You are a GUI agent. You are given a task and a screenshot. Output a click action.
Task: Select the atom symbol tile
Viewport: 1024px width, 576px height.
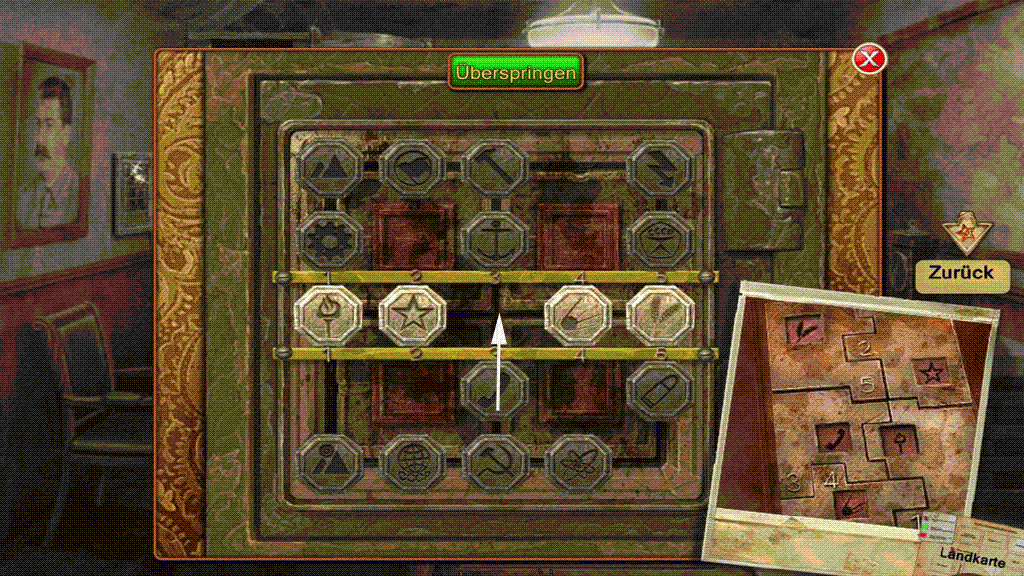[x=579, y=458]
